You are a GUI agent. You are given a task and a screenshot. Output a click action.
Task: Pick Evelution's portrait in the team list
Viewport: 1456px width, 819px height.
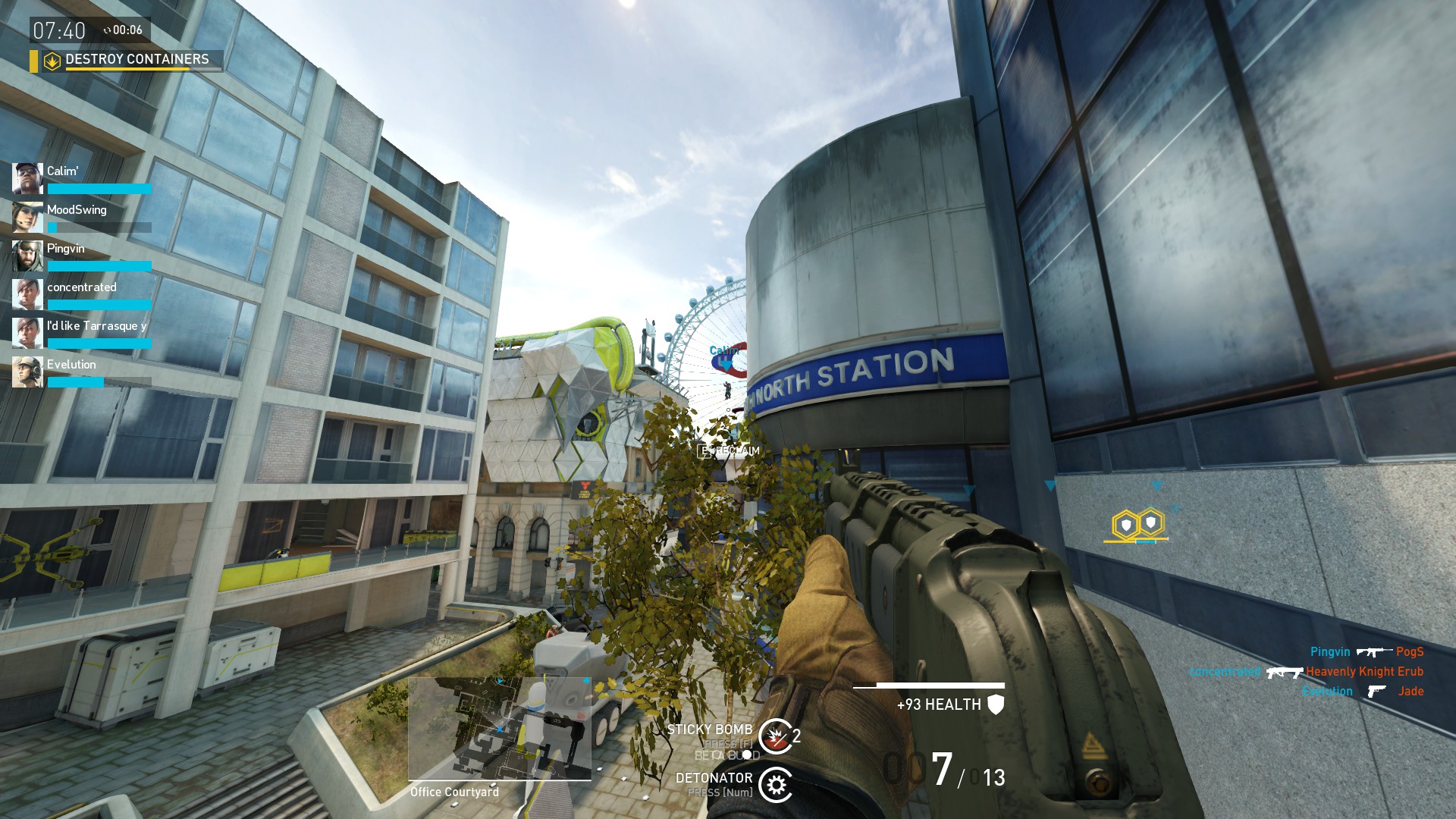[27, 372]
